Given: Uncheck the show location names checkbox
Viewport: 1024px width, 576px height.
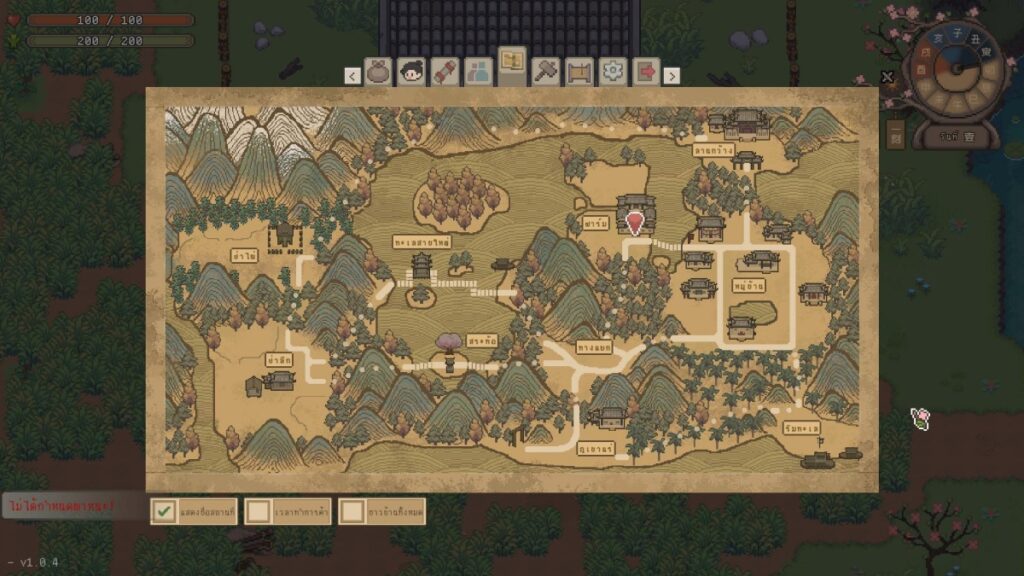Looking at the screenshot, I should pyautogui.click(x=164, y=511).
